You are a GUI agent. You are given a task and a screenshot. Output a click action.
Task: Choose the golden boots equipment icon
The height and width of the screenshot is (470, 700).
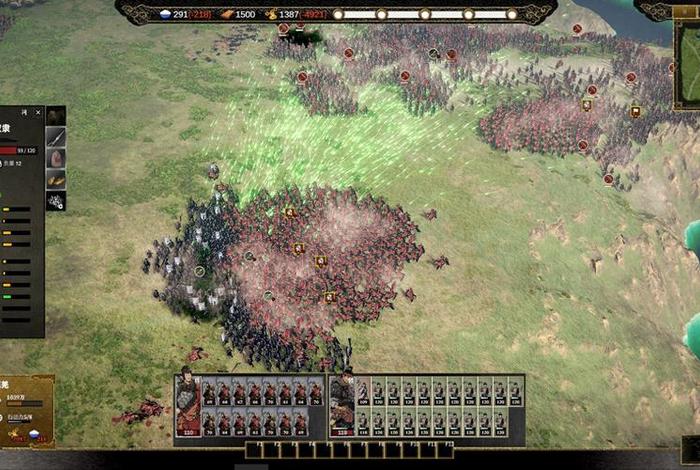click(56, 179)
